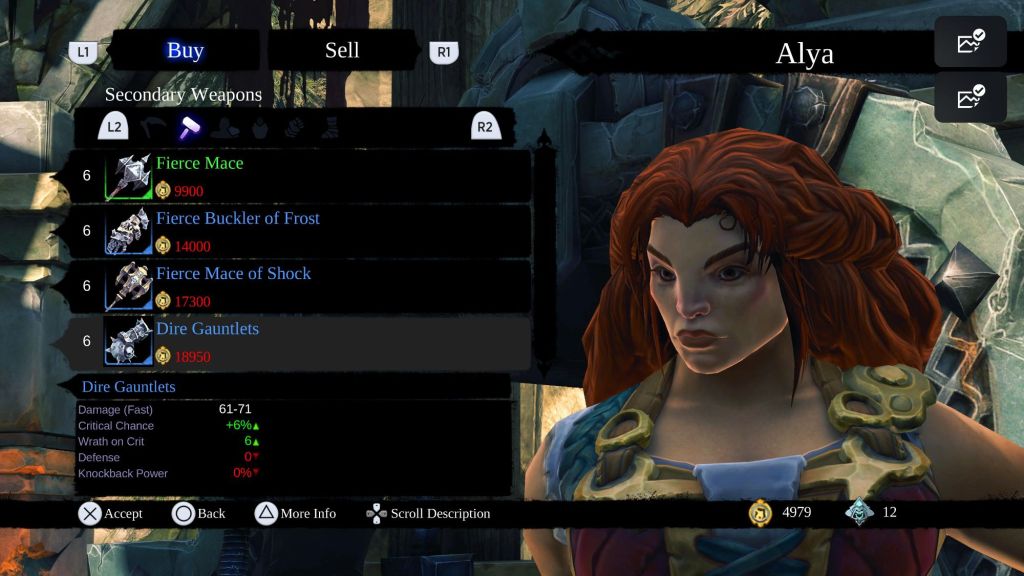
Task: Open the chest armor category
Action: click(260, 127)
